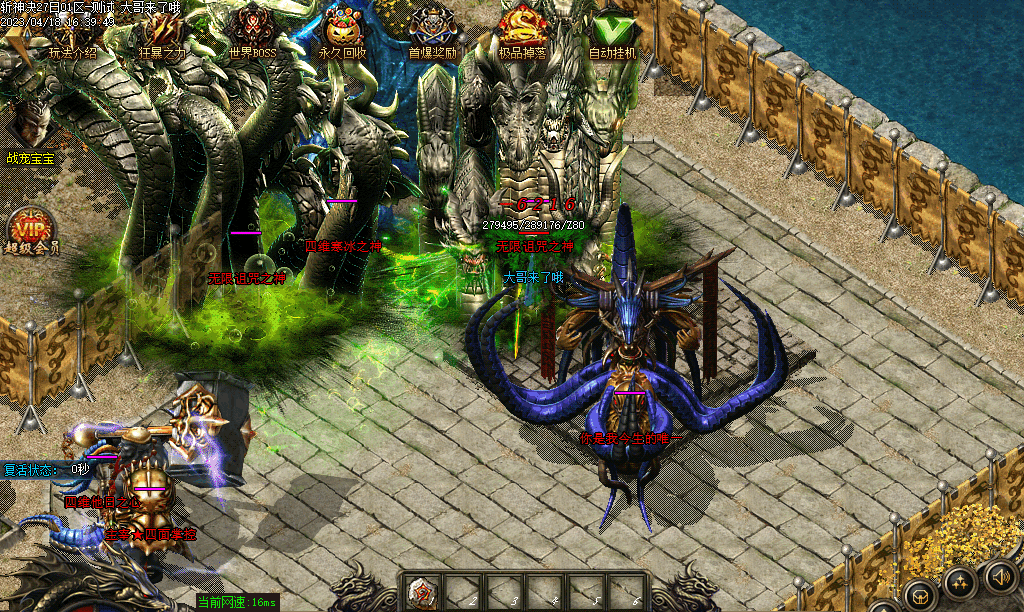Image resolution: width=1024 pixels, height=612 pixels.
Task: Toggle 自动挂机 auto-battle green arrow
Action: 612,34
